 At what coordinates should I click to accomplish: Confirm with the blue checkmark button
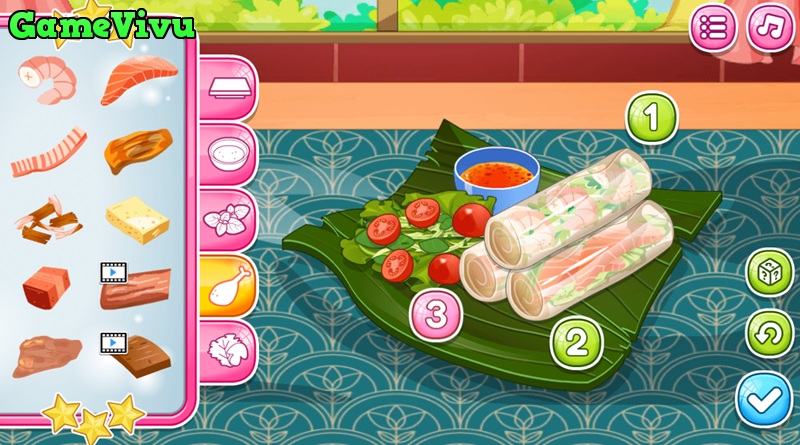tap(765, 398)
